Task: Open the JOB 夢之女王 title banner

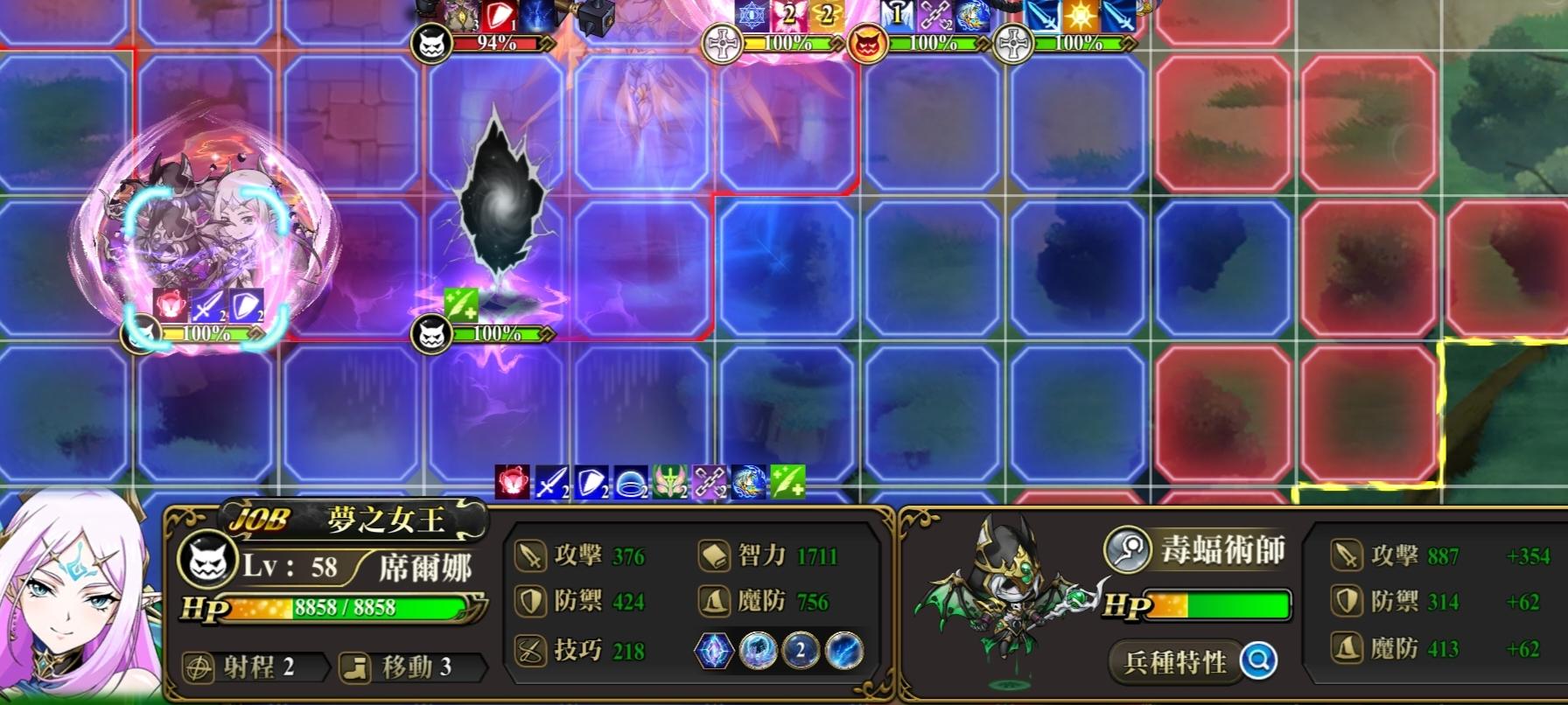Action: [350, 517]
